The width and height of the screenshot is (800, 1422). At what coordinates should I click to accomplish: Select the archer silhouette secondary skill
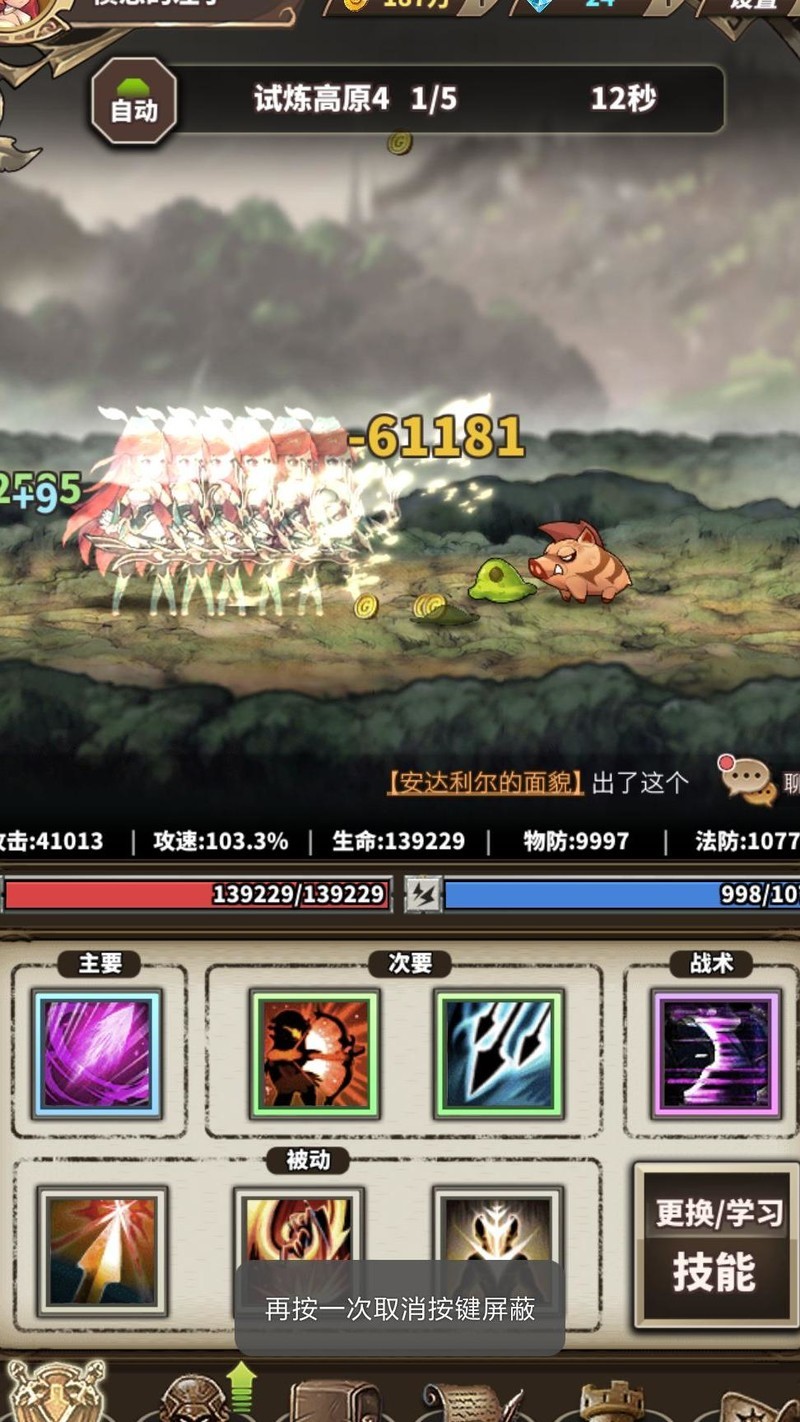pos(315,1053)
